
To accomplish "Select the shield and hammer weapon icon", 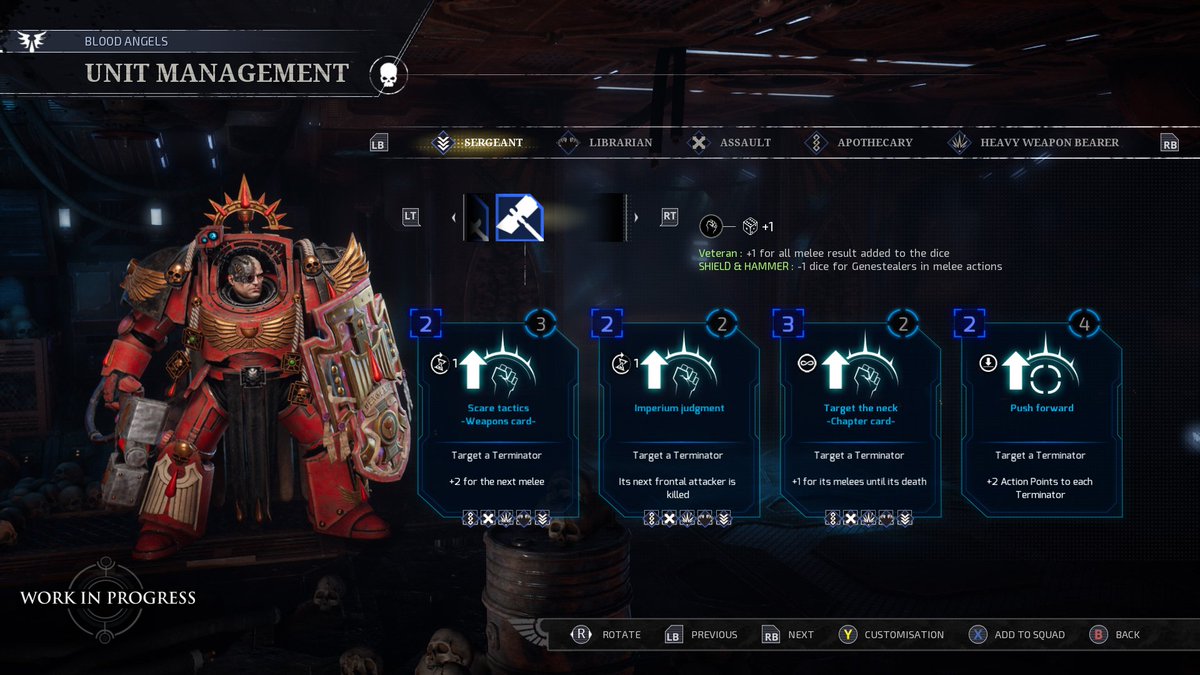I will point(520,217).
